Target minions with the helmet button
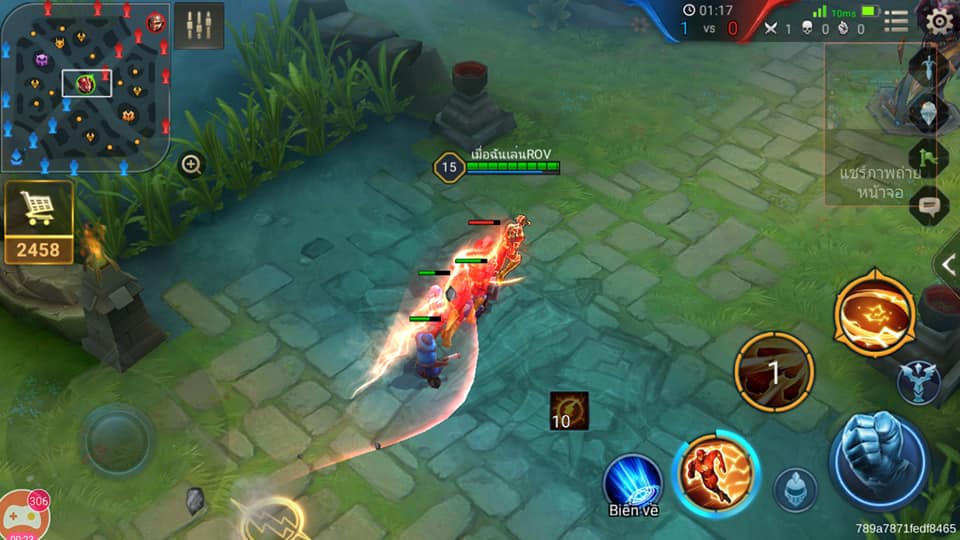Image resolution: width=960 pixels, height=540 pixels. 795,490
